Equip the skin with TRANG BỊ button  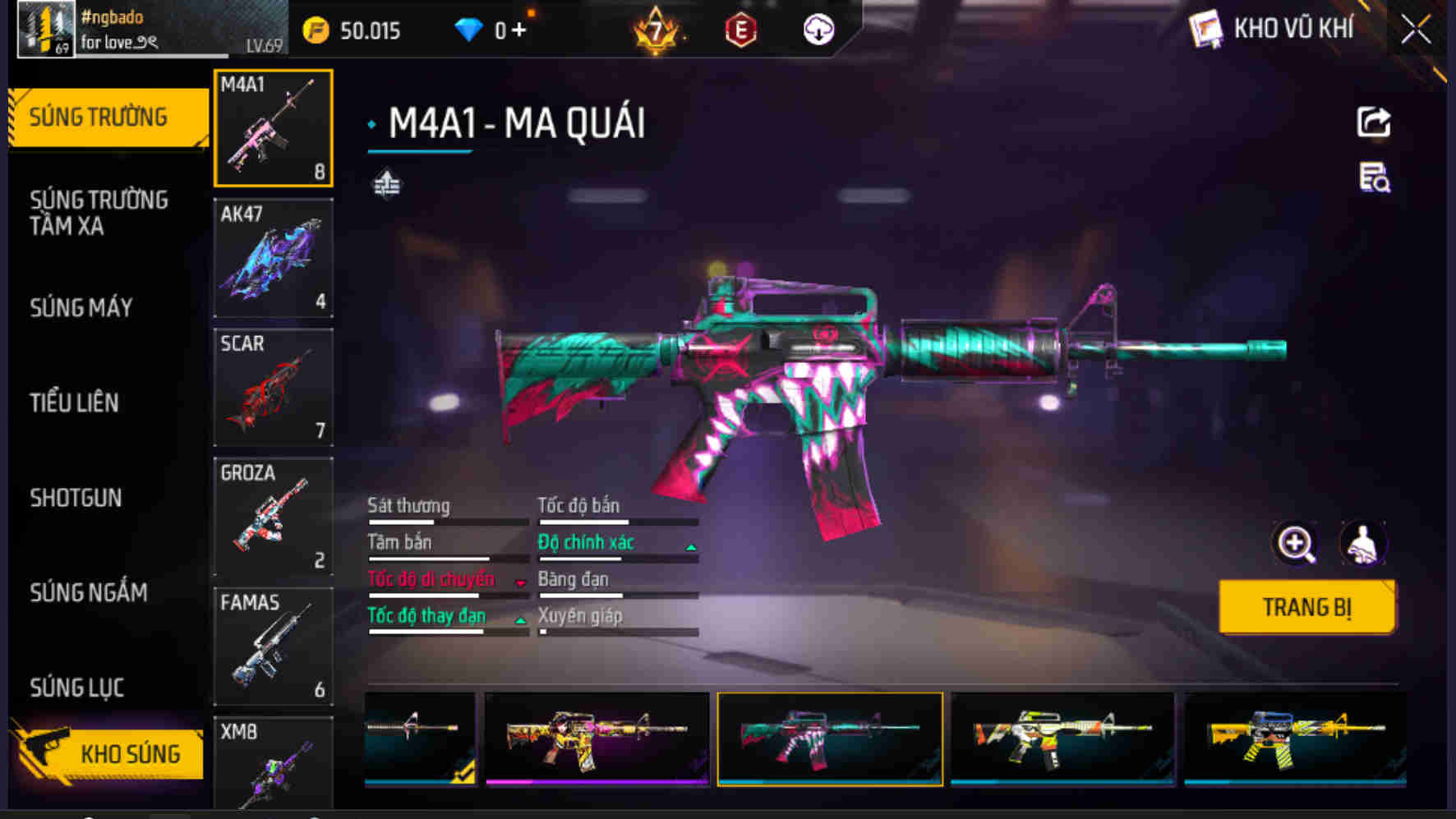tap(1306, 607)
